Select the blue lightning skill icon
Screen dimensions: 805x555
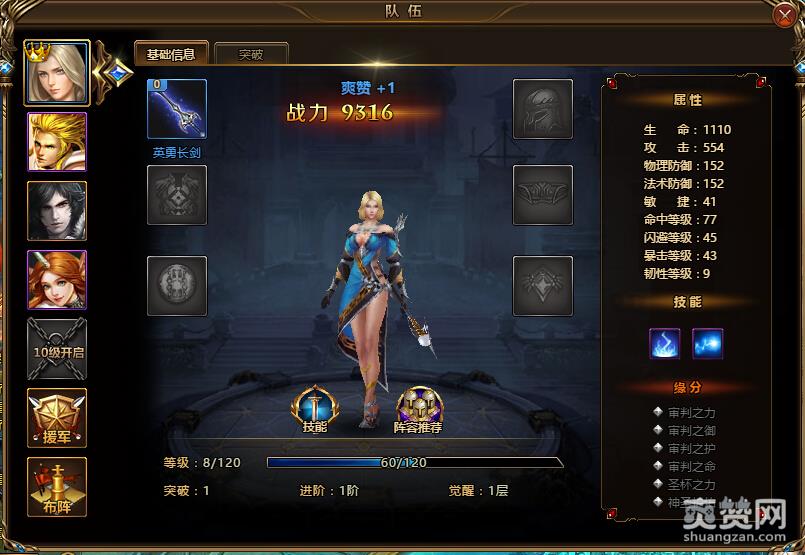click(x=708, y=343)
